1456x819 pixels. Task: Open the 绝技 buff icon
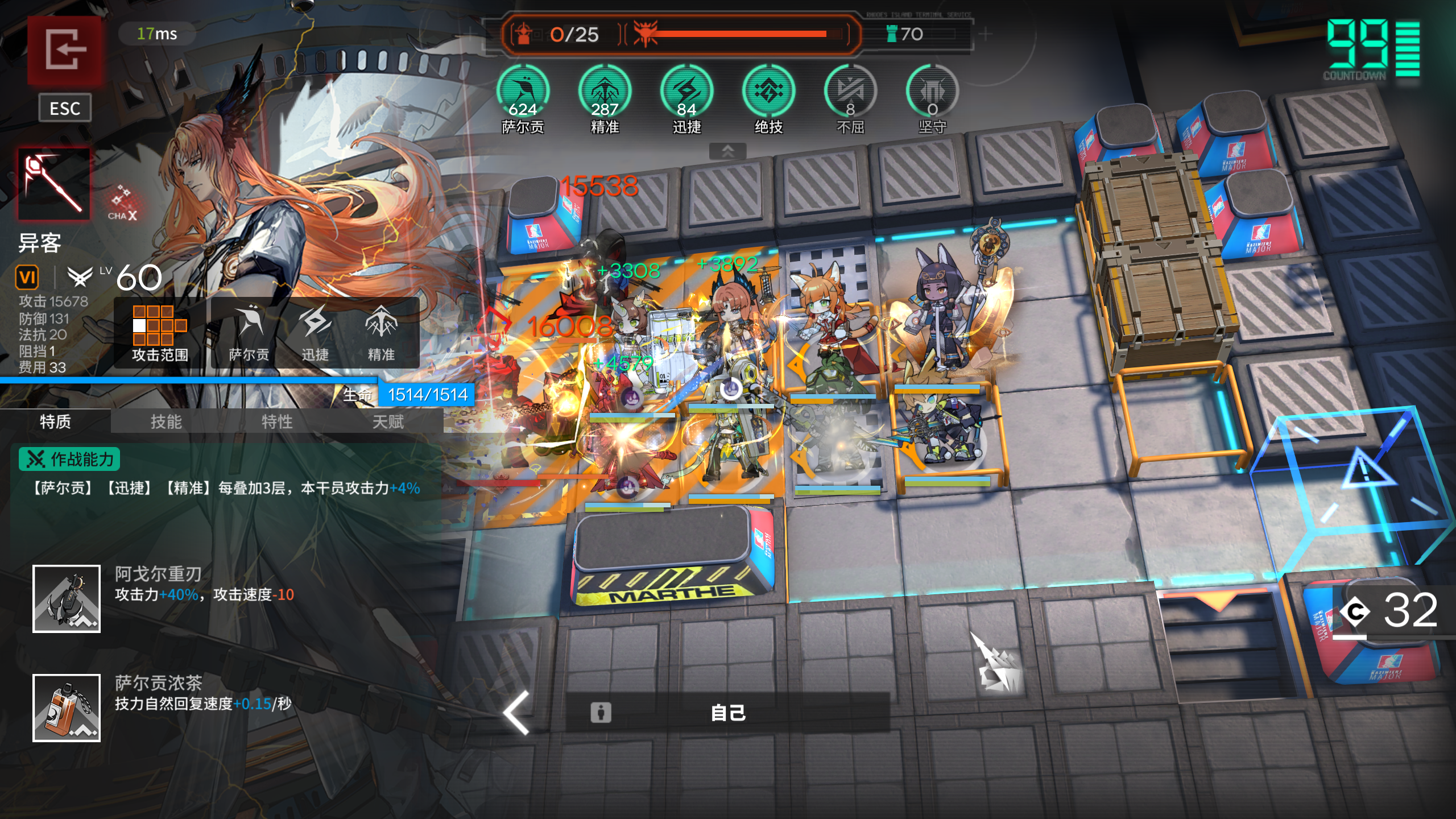click(768, 92)
